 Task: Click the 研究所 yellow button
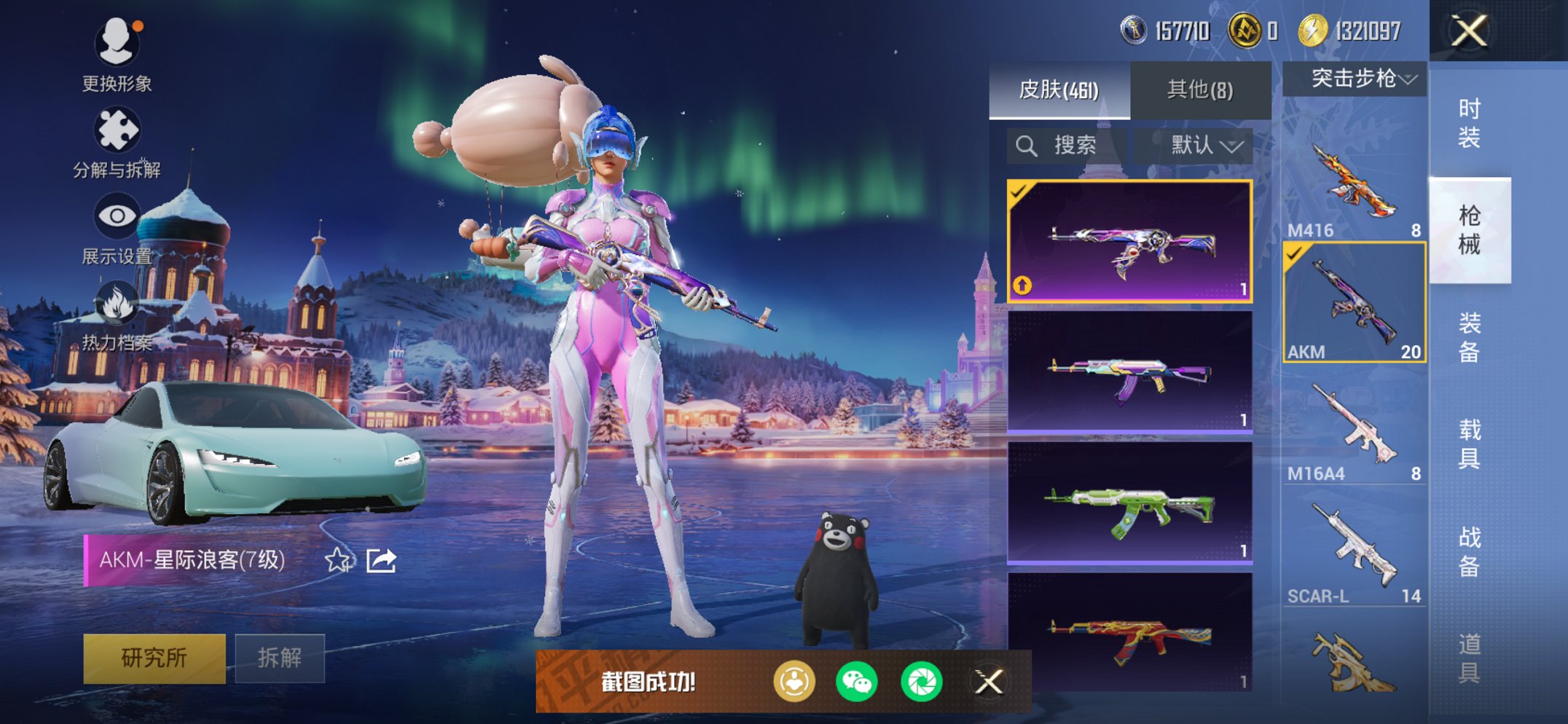[154, 658]
